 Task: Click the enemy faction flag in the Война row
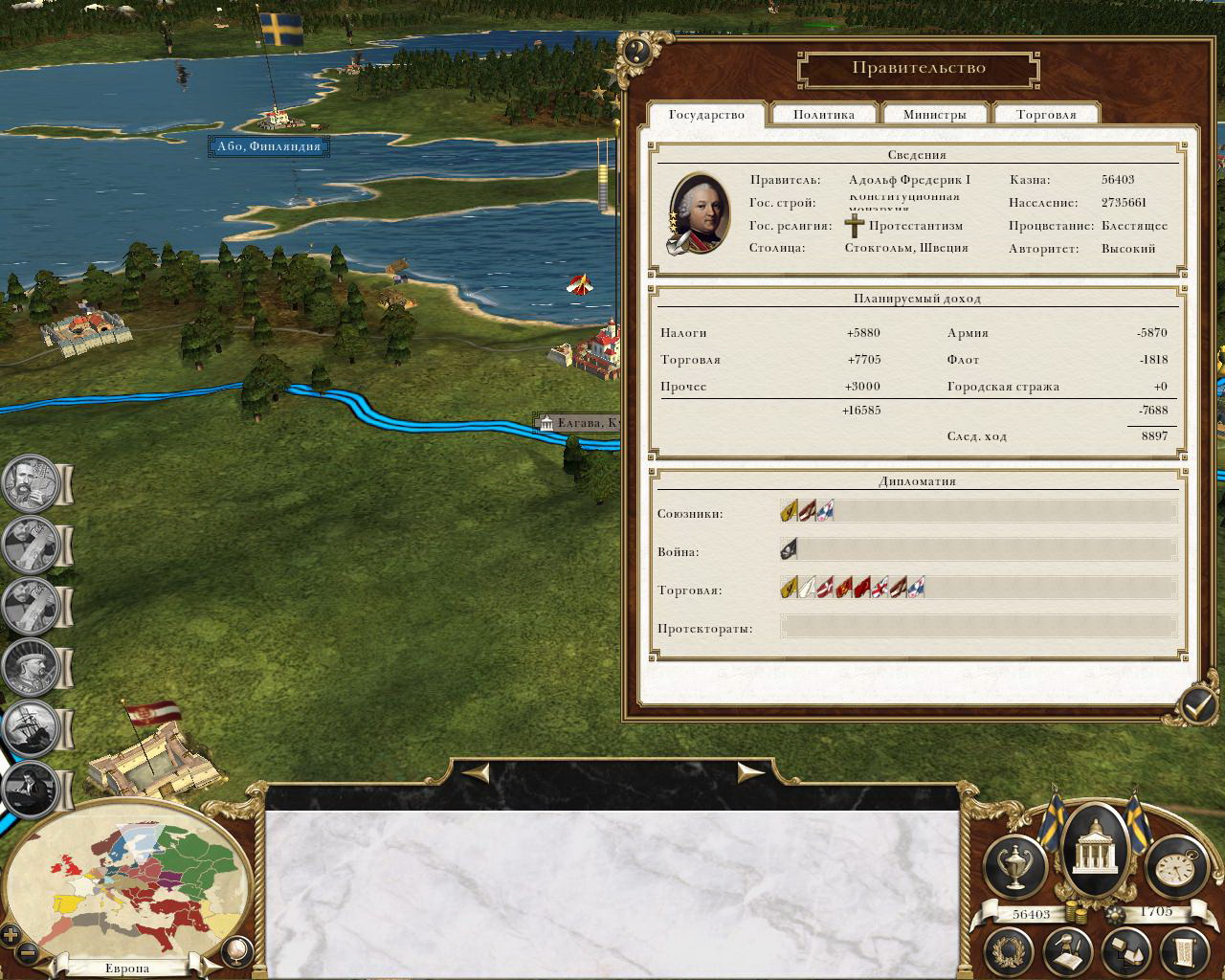click(790, 549)
